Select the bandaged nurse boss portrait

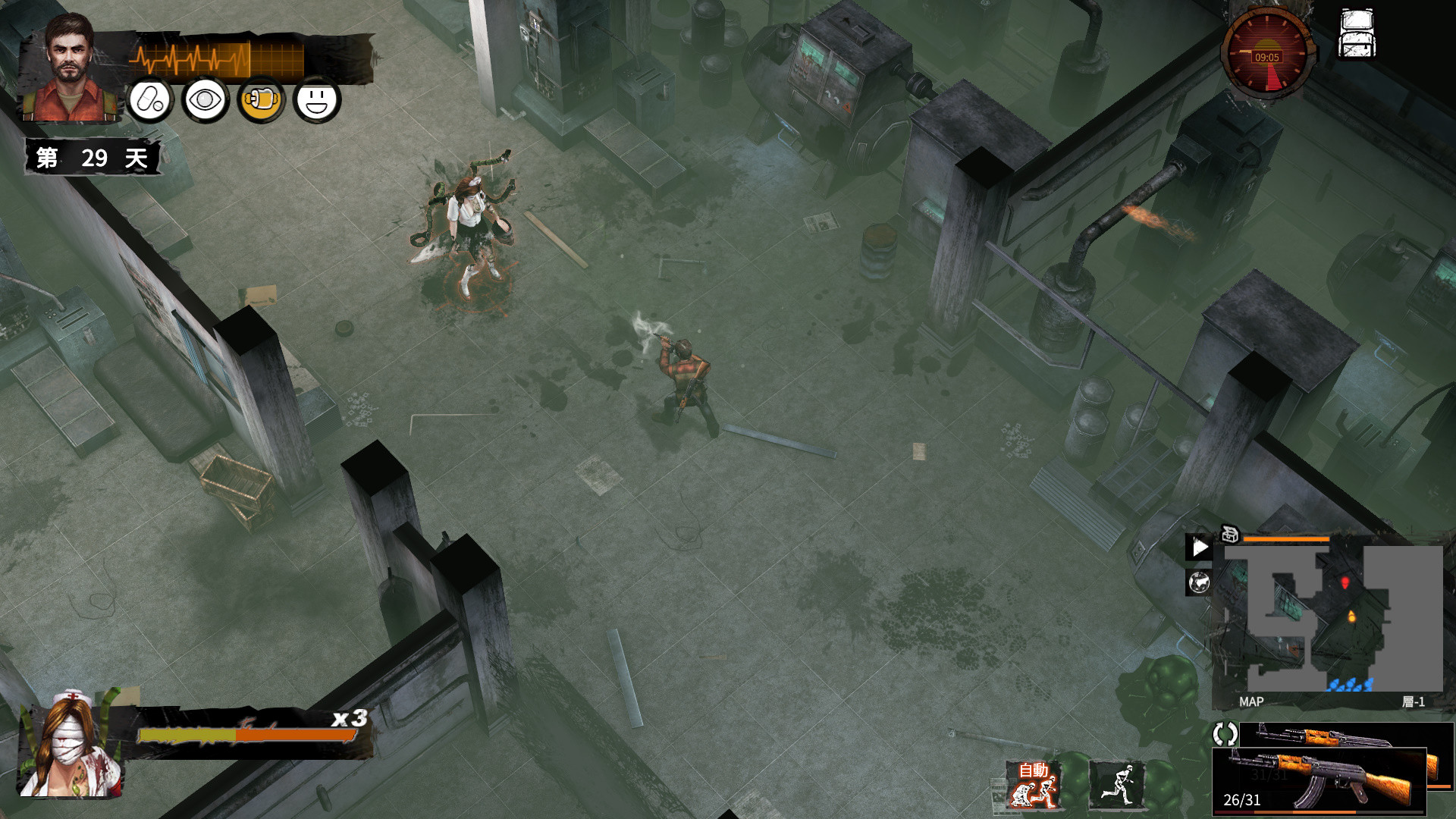tap(71, 744)
